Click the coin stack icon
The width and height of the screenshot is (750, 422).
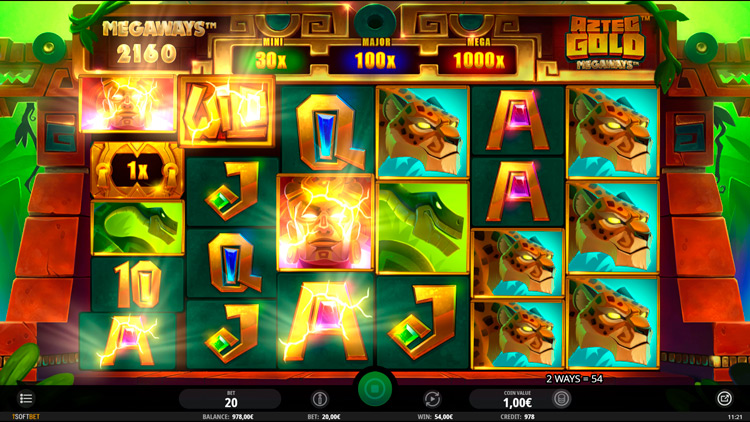(562, 399)
